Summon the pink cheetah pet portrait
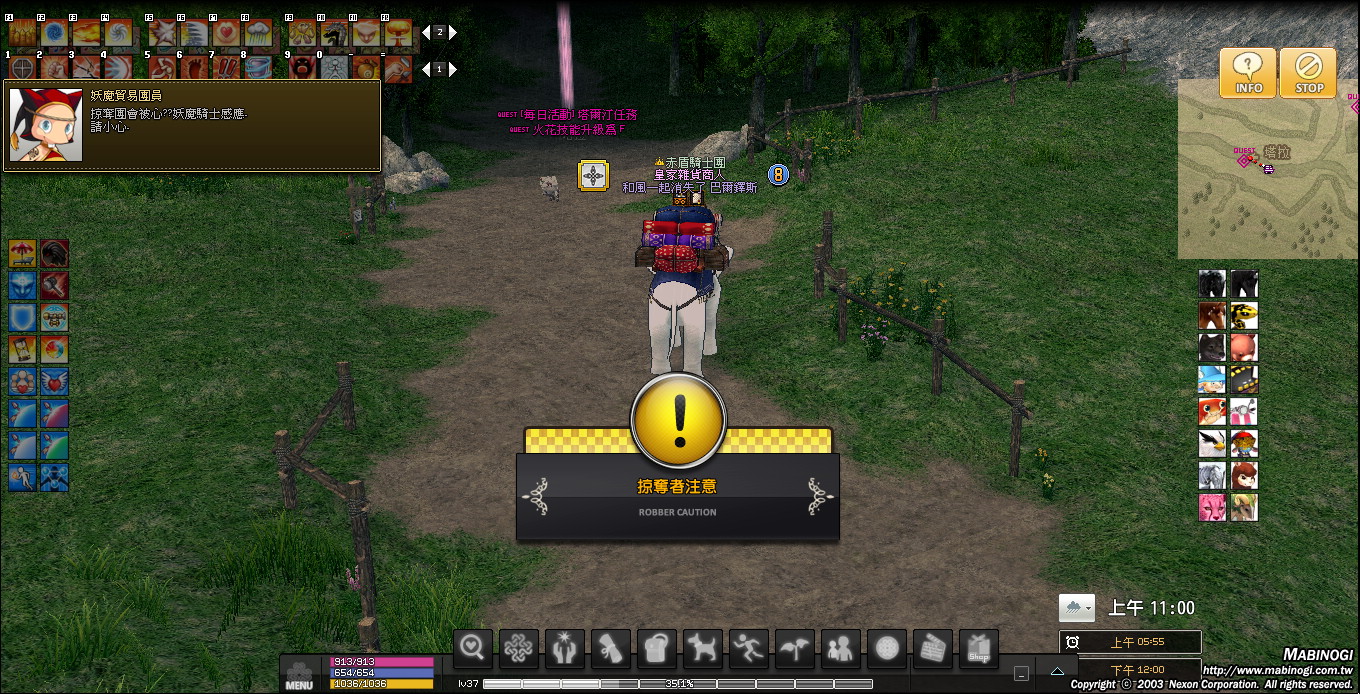 [x=1212, y=507]
